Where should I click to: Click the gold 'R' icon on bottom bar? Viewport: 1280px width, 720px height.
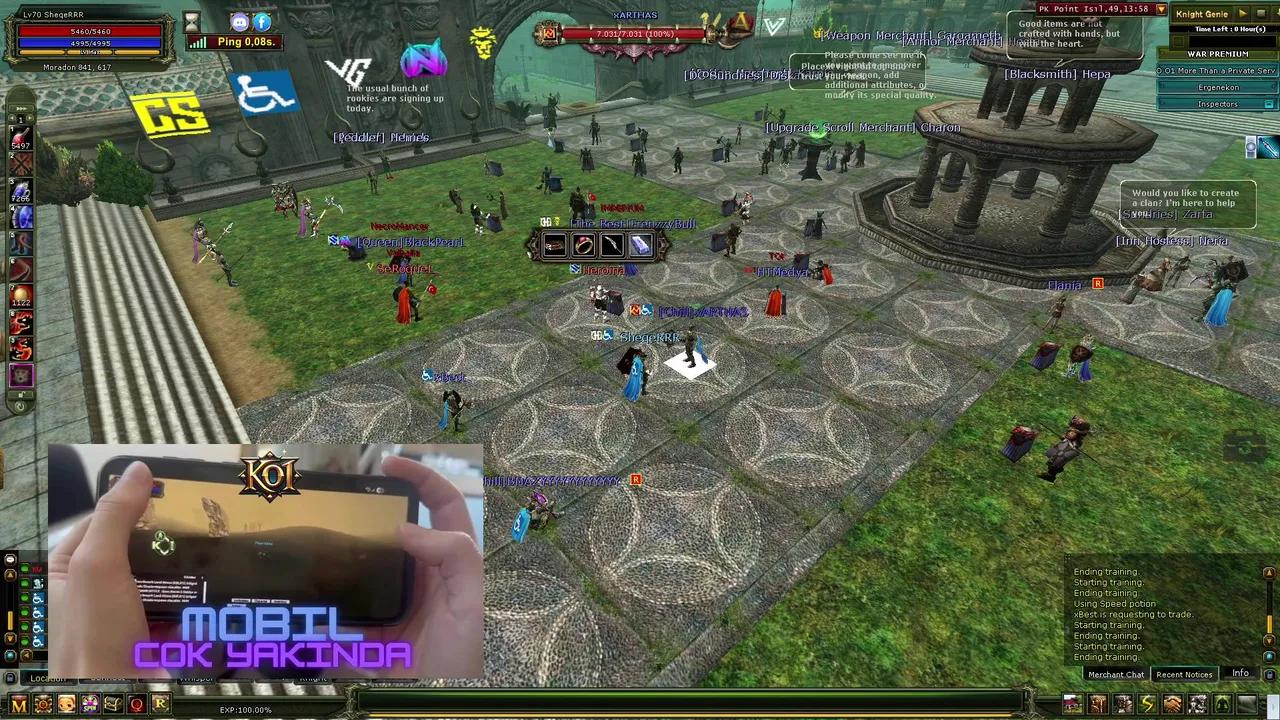[x=159, y=704]
